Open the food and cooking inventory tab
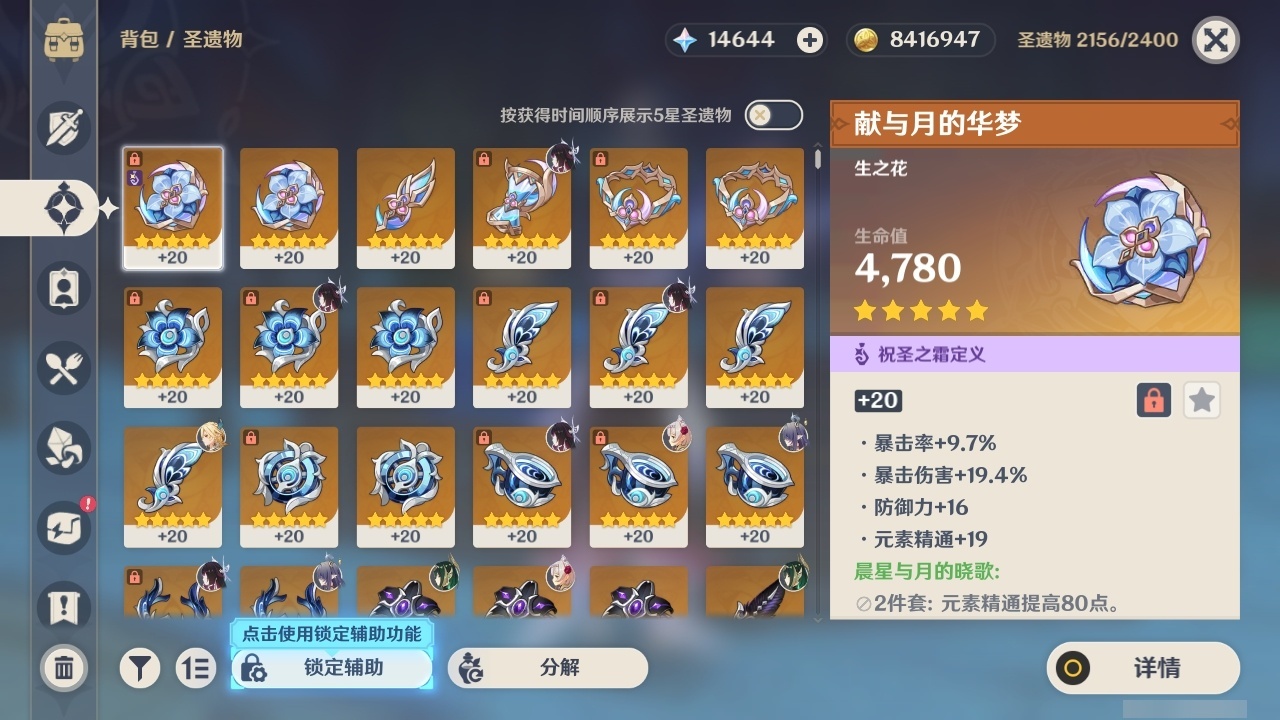 pos(63,368)
